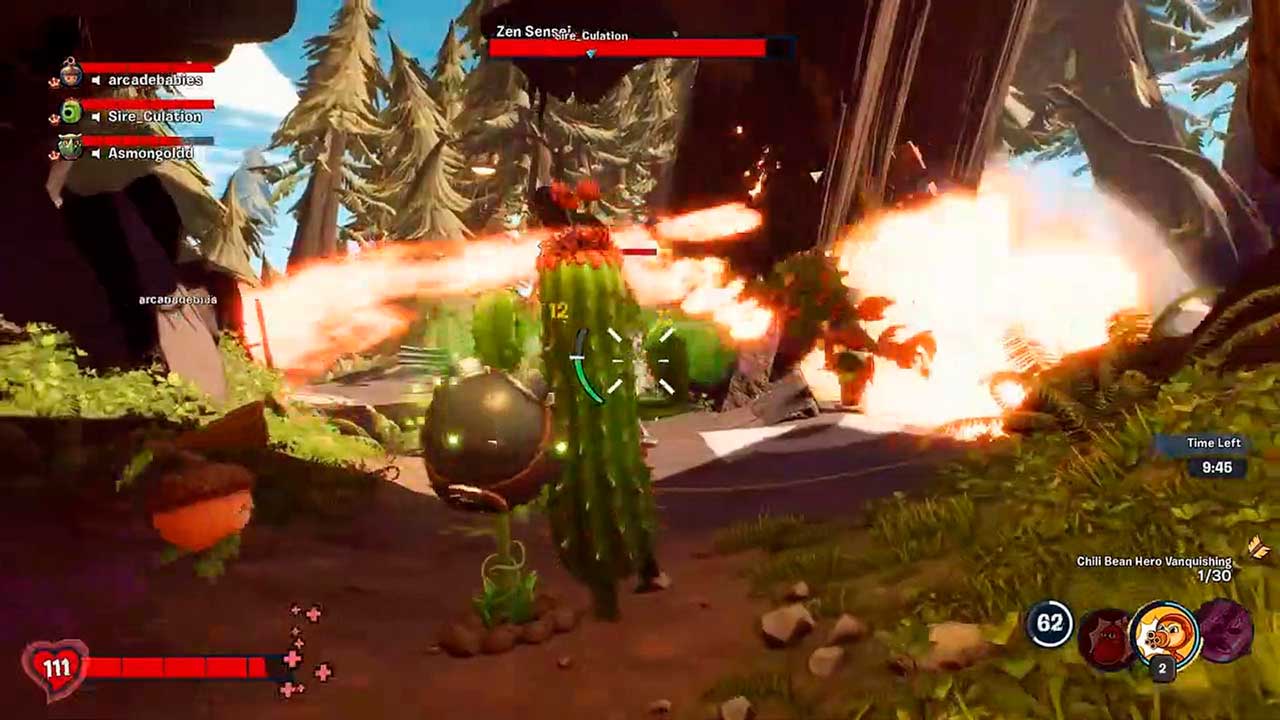Image resolution: width=1280 pixels, height=720 pixels.
Task: Mute the speaker icon next to Sire_Culation
Action: (96, 116)
